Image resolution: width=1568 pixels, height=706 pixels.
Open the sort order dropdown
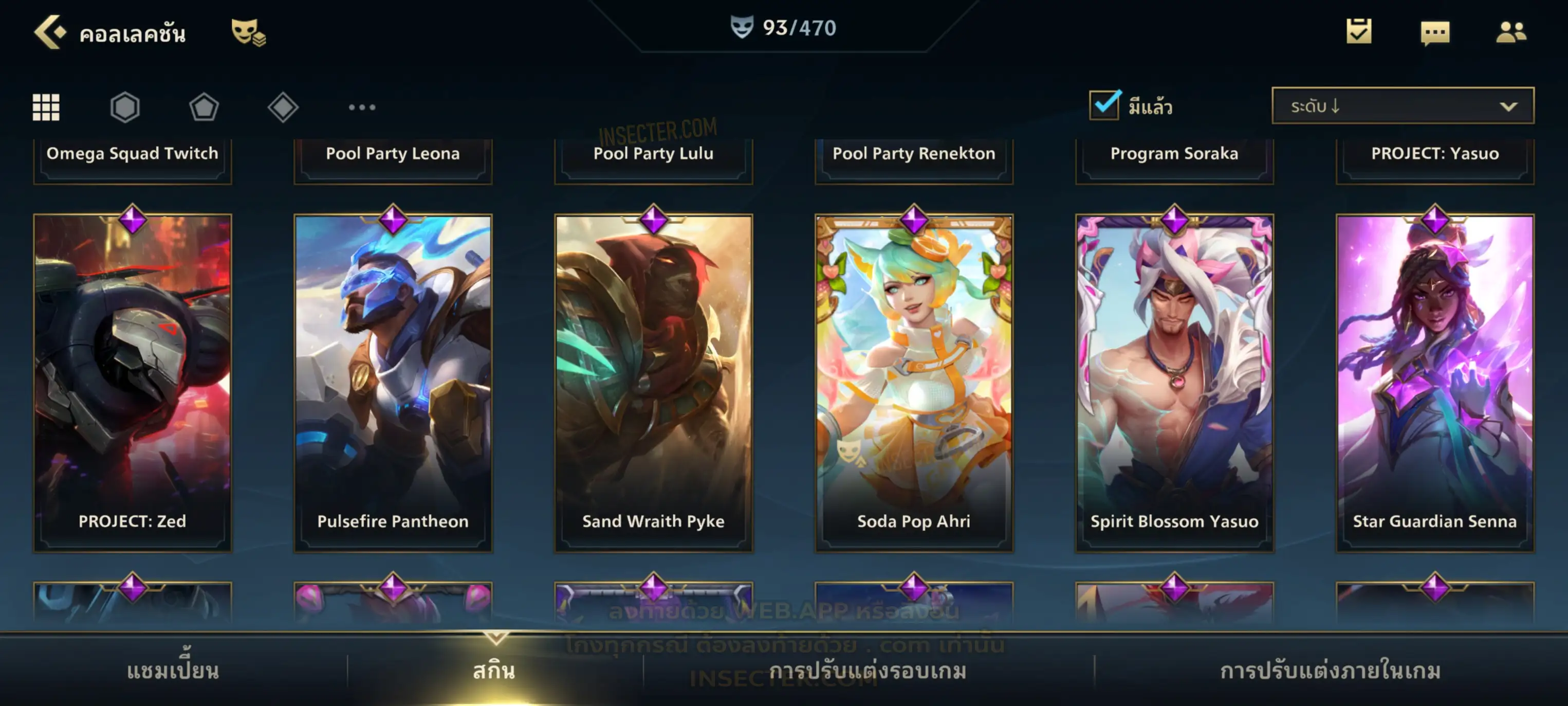coord(1403,106)
